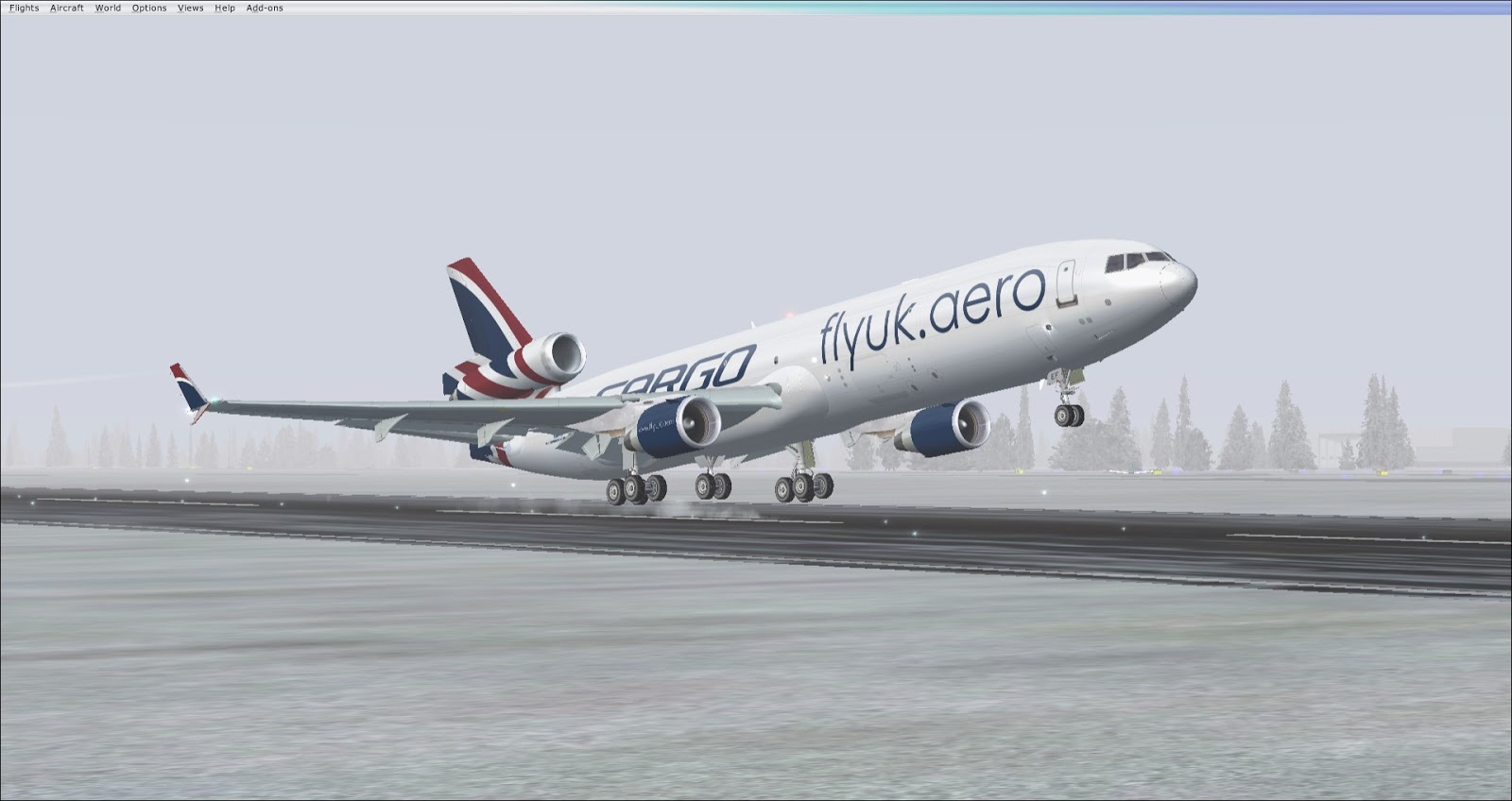Image resolution: width=1512 pixels, height=801 pixels.
Task: Open the Aircraft menu
Action: [67, 8]
